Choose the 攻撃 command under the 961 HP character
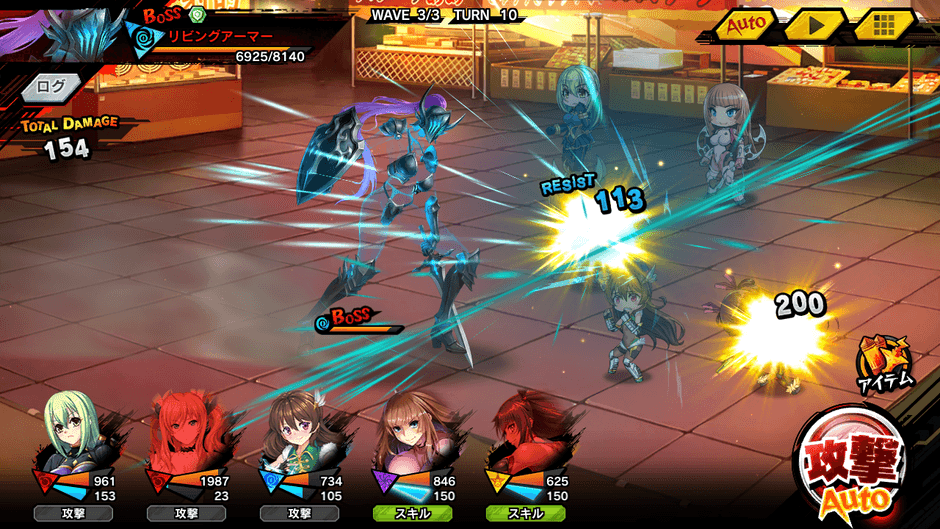 (x=73, y=513)
